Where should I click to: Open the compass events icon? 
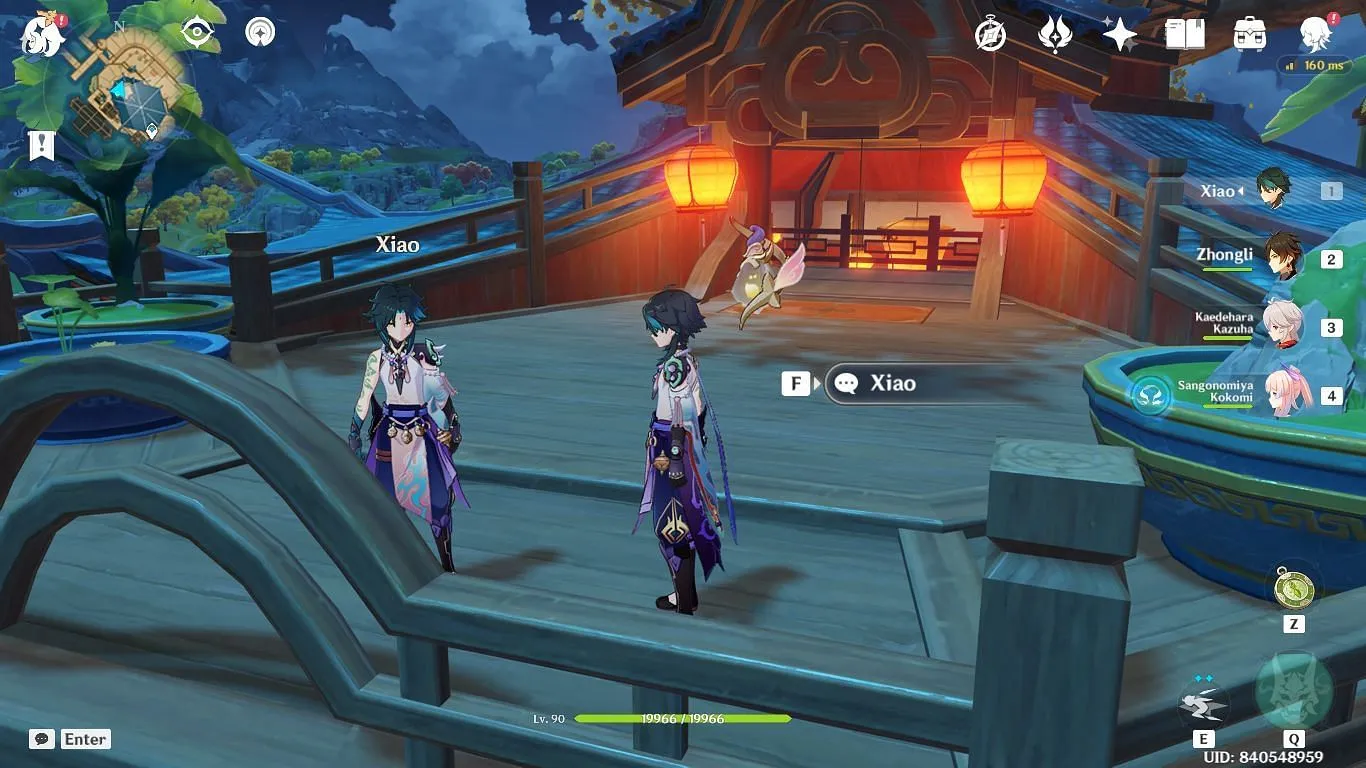990,35
